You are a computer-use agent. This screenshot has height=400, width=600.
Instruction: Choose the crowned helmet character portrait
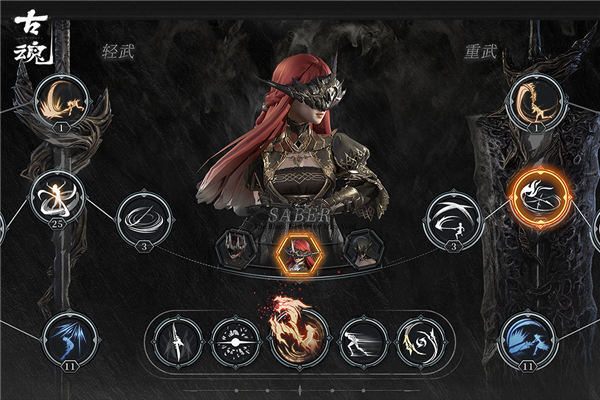tap(237, 247)
